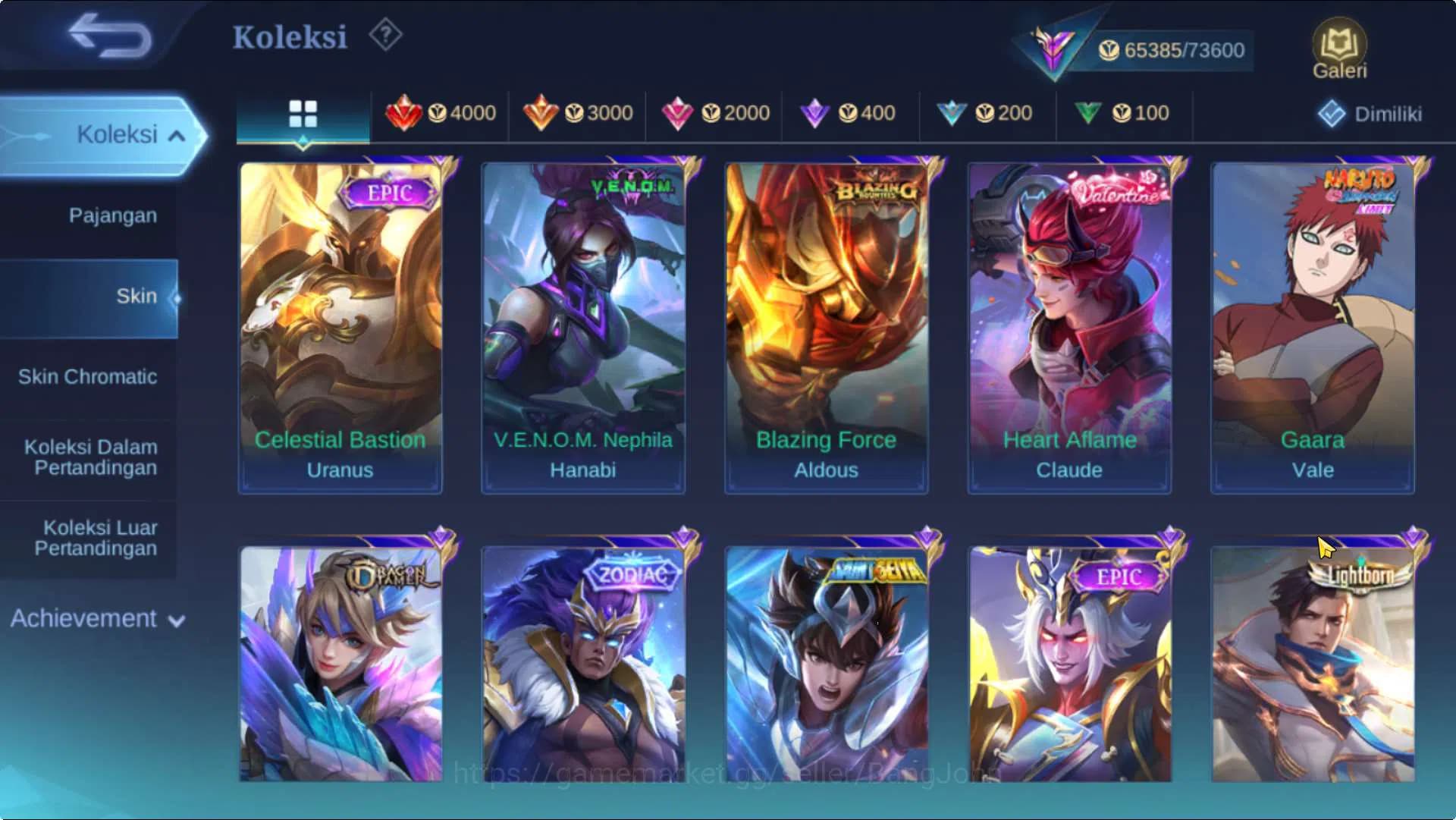1456x820 pixels.
Task: Select the orange 3000 tier gem icon
Action: [x=541, y=112]
